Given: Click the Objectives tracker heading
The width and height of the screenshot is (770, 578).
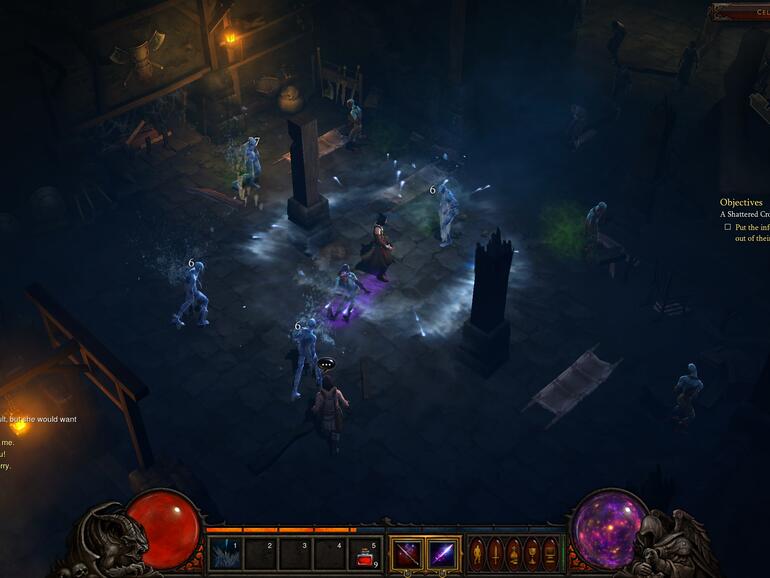Looking at the screenshot, I should coord(741,202).
